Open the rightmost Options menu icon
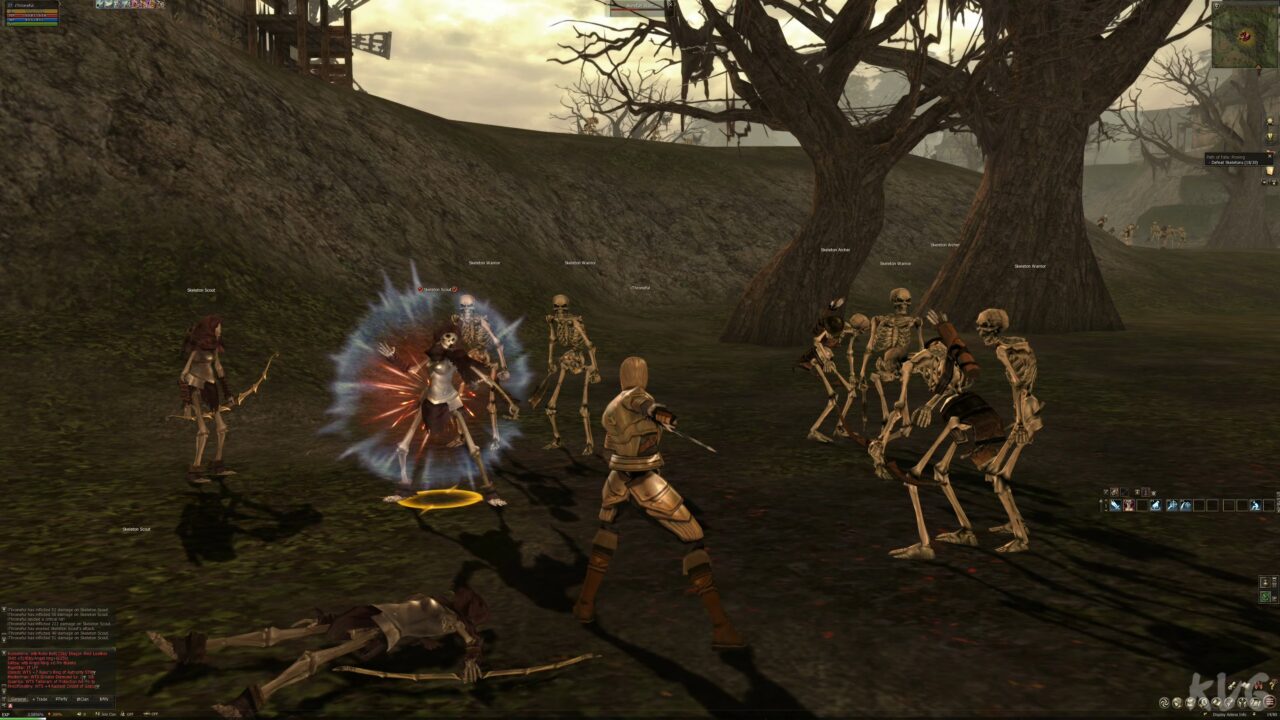Image resolution: width=1280 pixels, height=720 pixels. (1269, 702)
